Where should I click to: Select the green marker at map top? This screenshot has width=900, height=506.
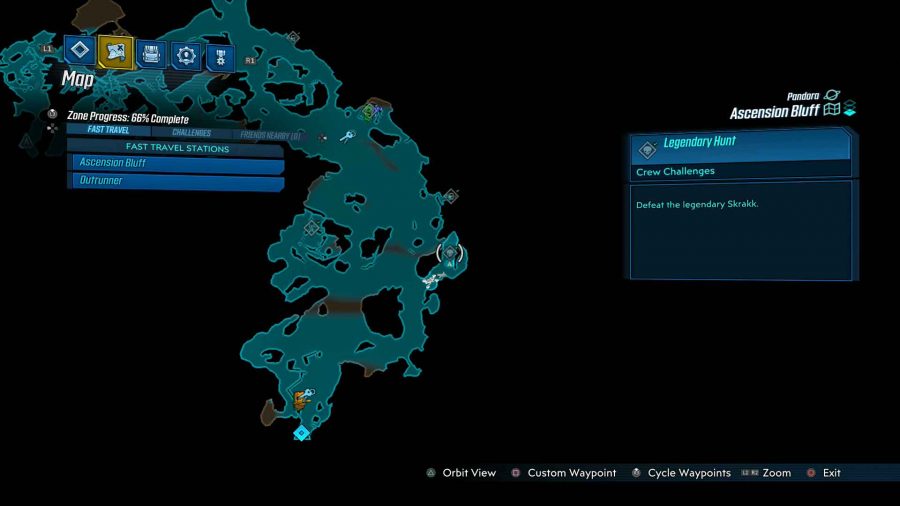pyautogui.click(x=369, y=112)
